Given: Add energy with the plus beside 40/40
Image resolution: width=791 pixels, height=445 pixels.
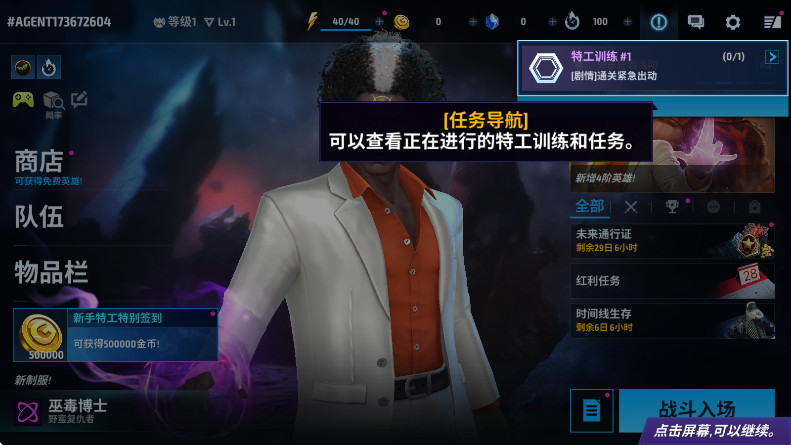Looking at the screenshot, I should pos(379,21).
